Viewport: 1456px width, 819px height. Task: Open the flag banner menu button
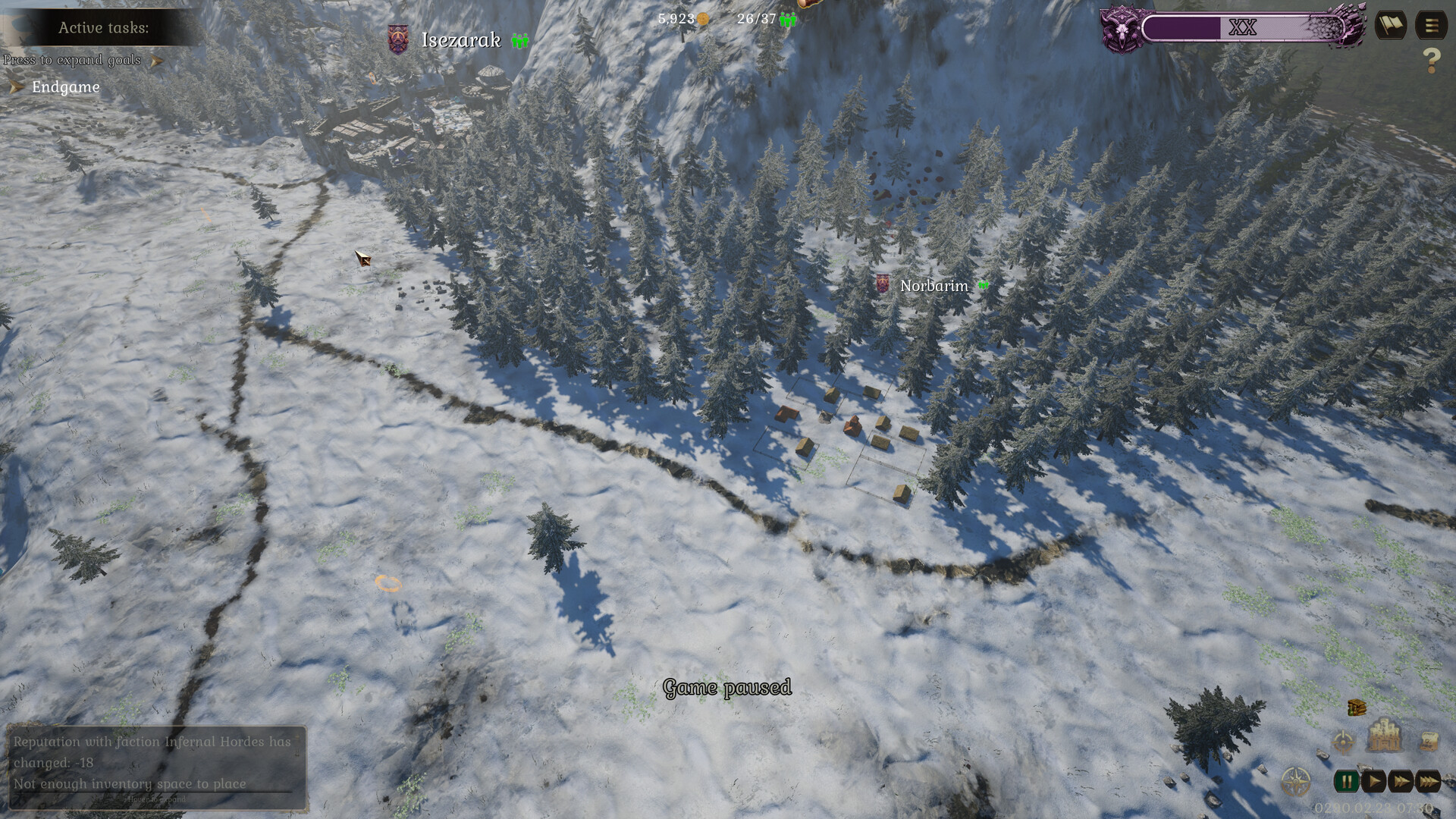(x=1391, y=27)
